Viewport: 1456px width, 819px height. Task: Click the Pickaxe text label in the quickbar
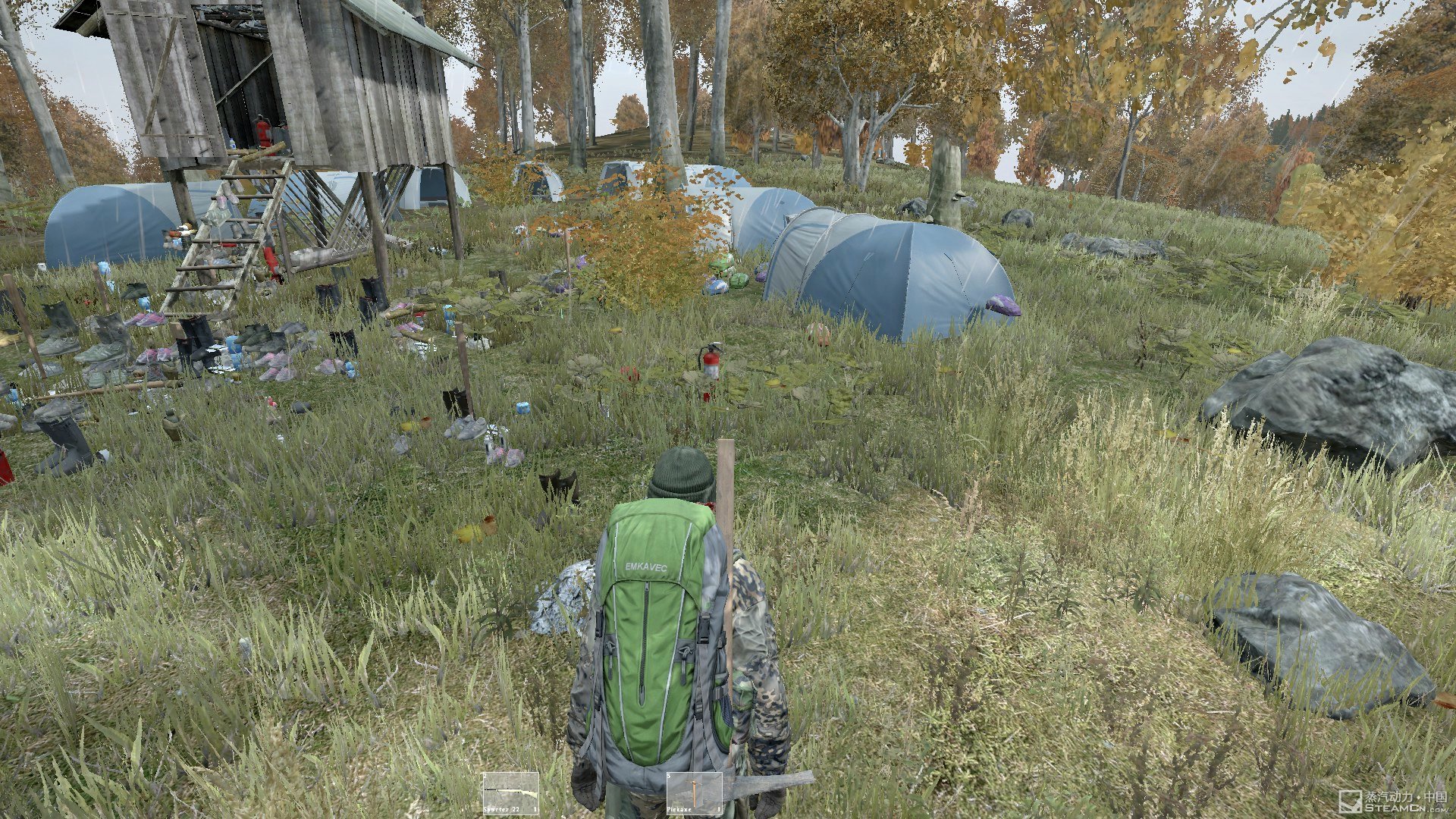[x=681, y=808]
